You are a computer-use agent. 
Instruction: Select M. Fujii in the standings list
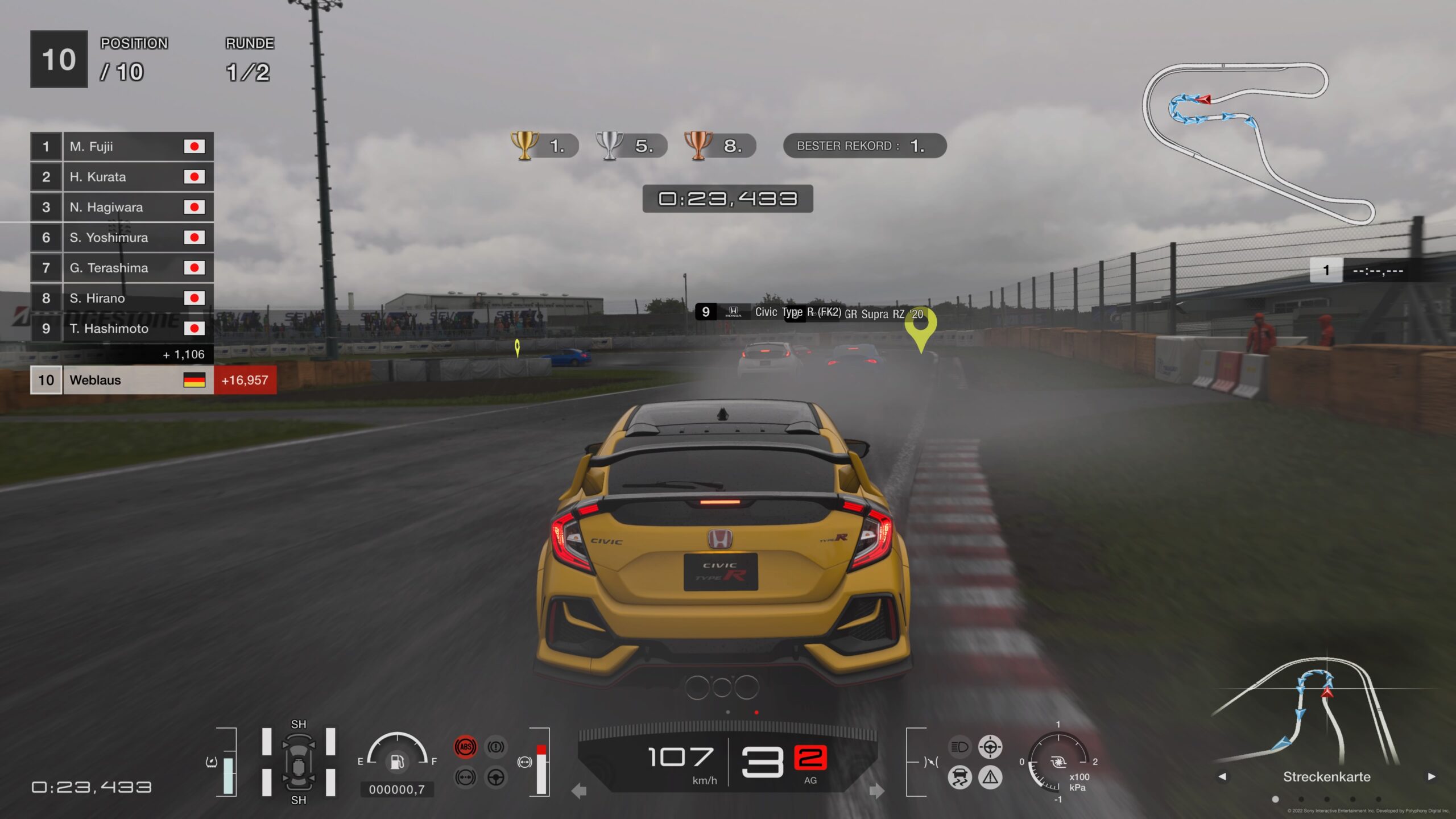[122, 147]
